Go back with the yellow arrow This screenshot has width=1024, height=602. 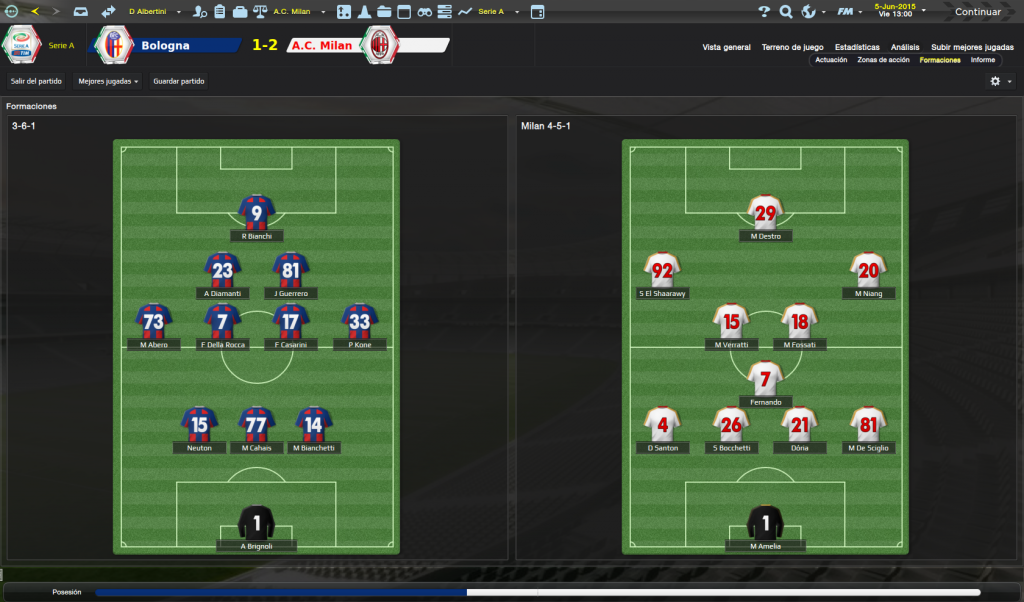[x=35, y=12]
